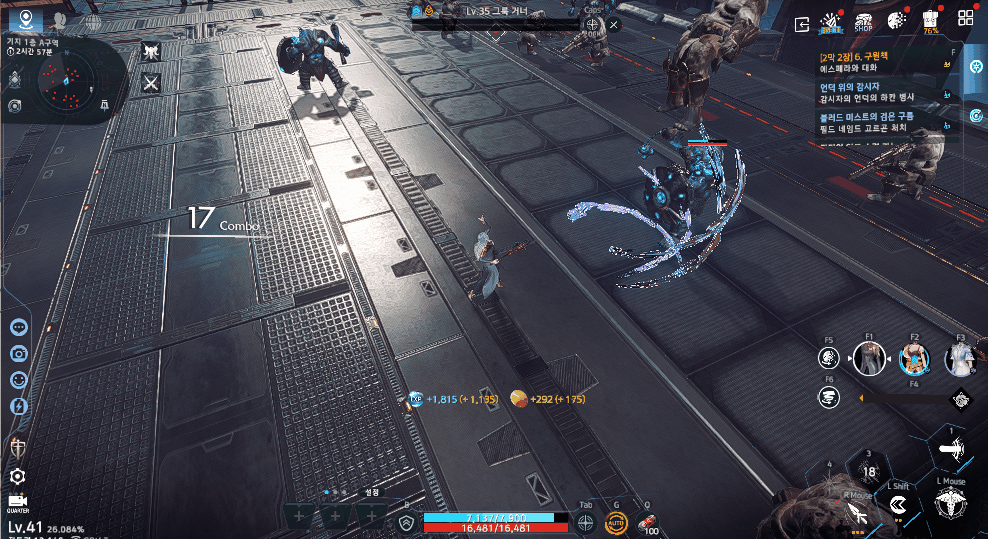Open the emoji smiley face menu
This screenshot has width=988, height=539.
coord(18,380)
